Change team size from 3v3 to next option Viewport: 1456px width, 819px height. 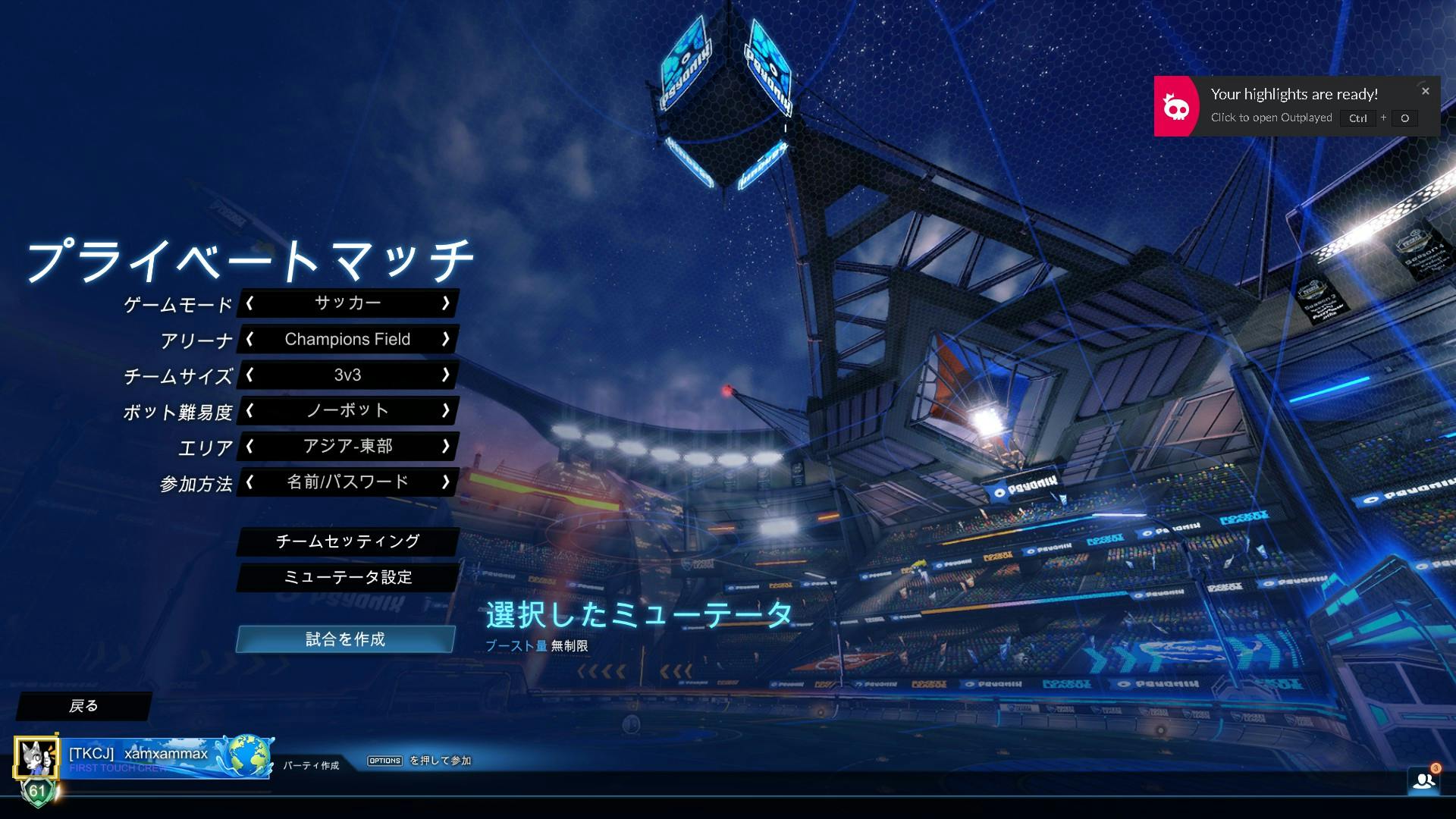click(x=447, y=375)
